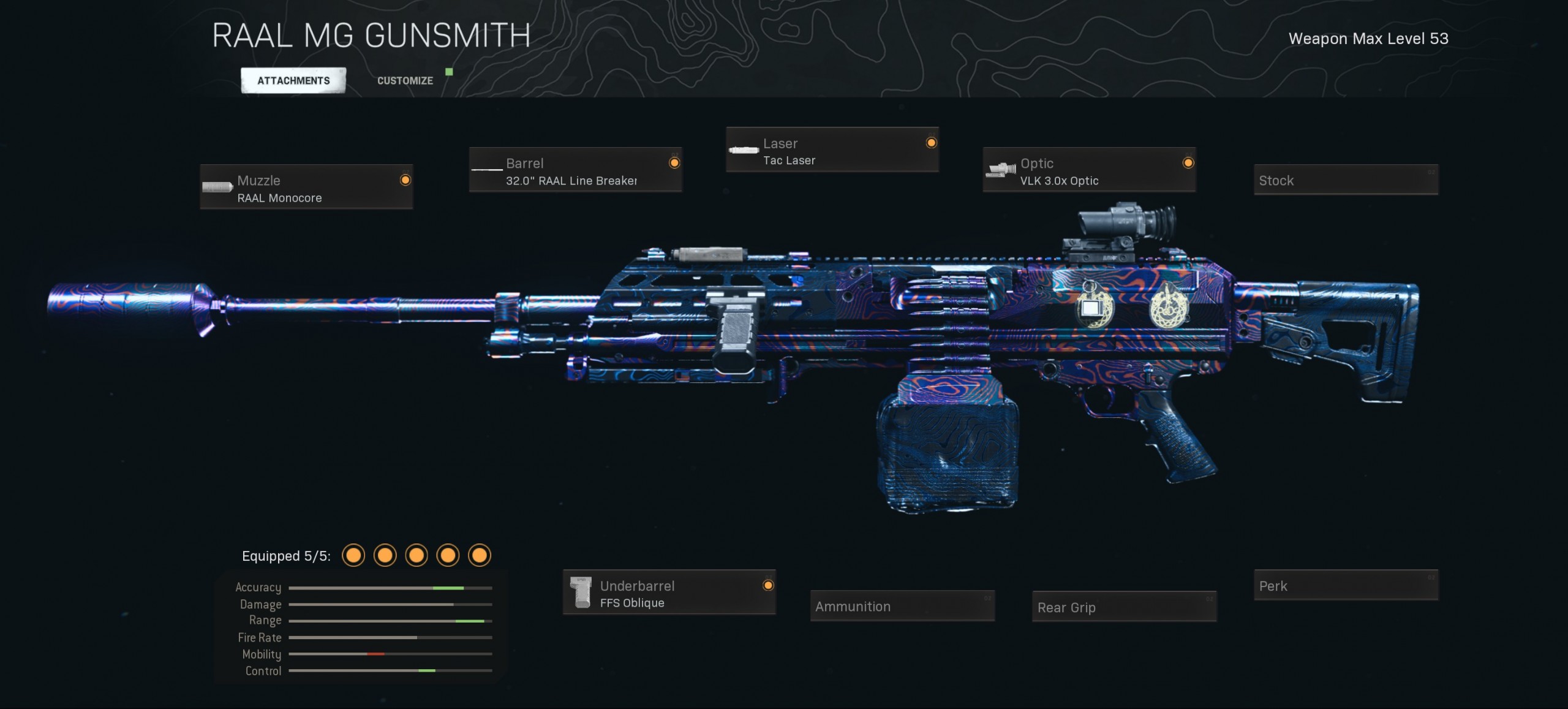The image size is (1568, 709).
Task: Open the Underbarrel FFS Oblique slot
Action: click(x=669, y=593)
